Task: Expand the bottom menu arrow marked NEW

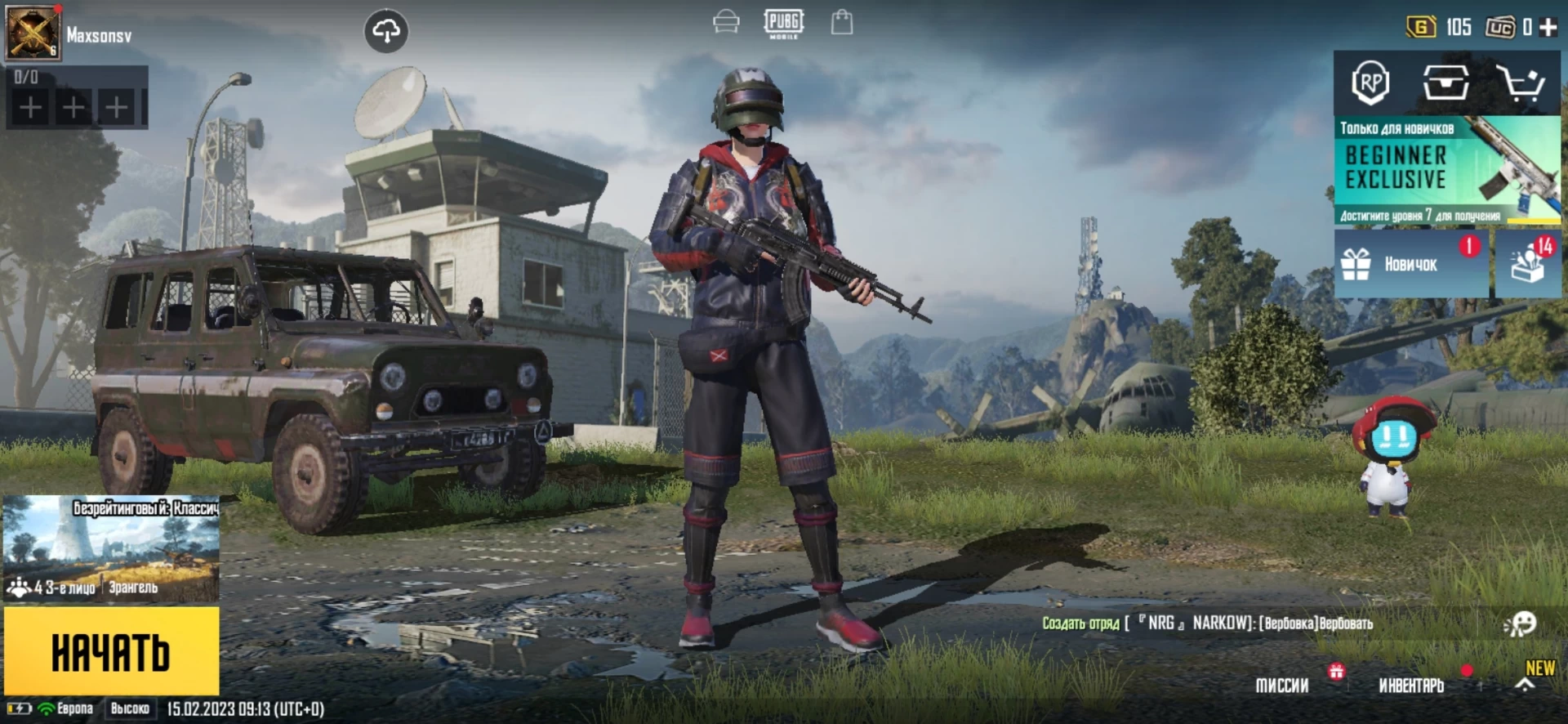Action: click(x=1525, y=685)
